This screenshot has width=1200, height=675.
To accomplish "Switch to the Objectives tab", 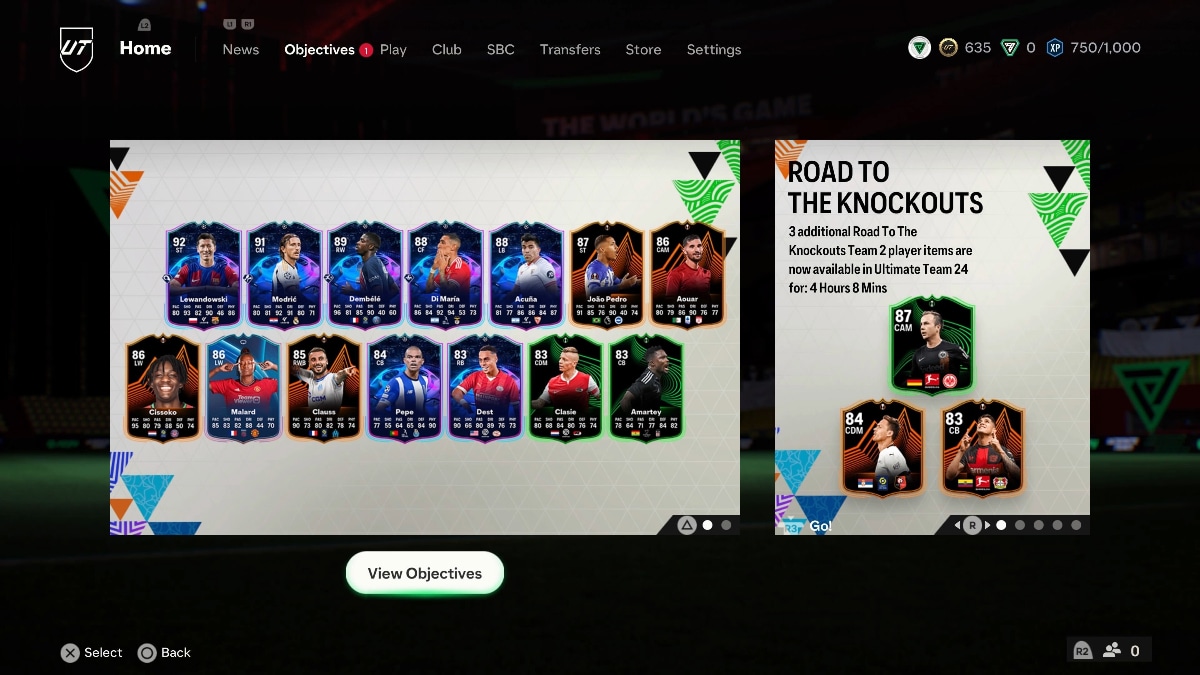I will (319, 49).
